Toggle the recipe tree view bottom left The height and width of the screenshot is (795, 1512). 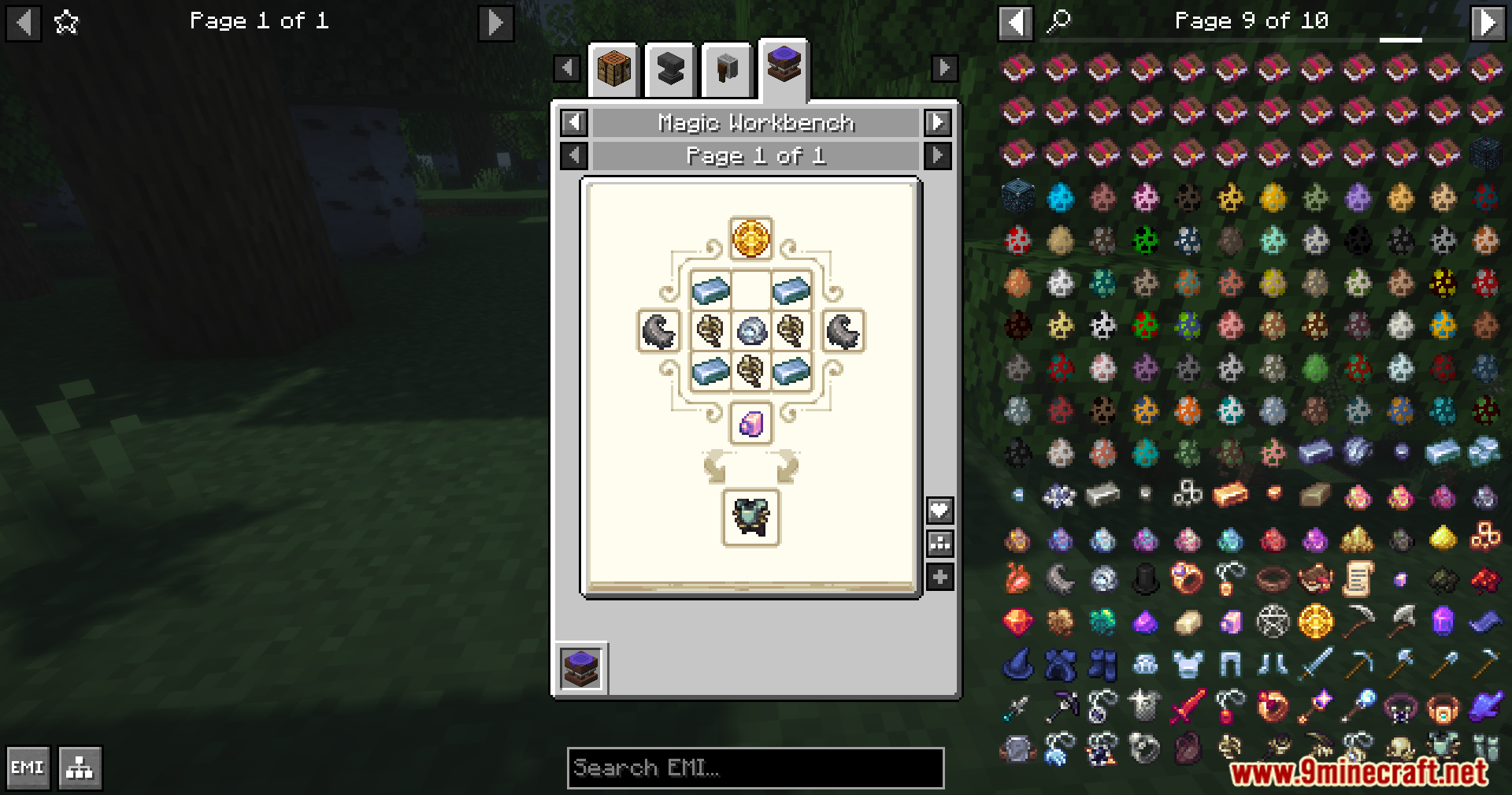[x=79, y=767]
